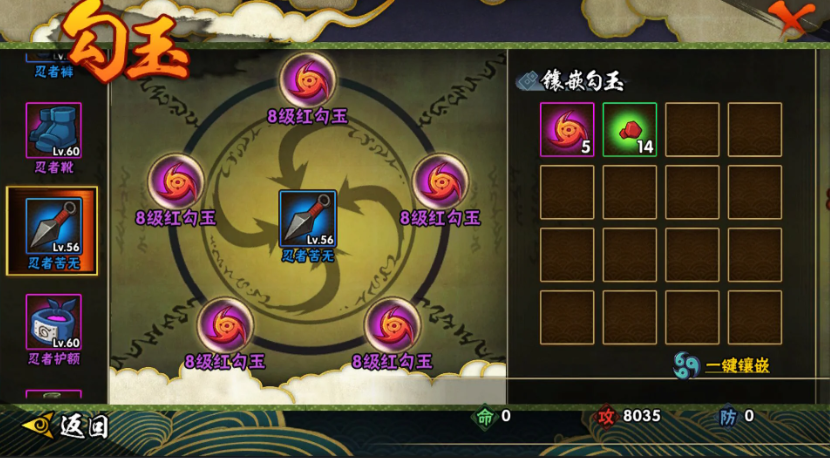830x458 pixels.
Task: Tap the central kunai Lv.56 icon
Action: 307,218
